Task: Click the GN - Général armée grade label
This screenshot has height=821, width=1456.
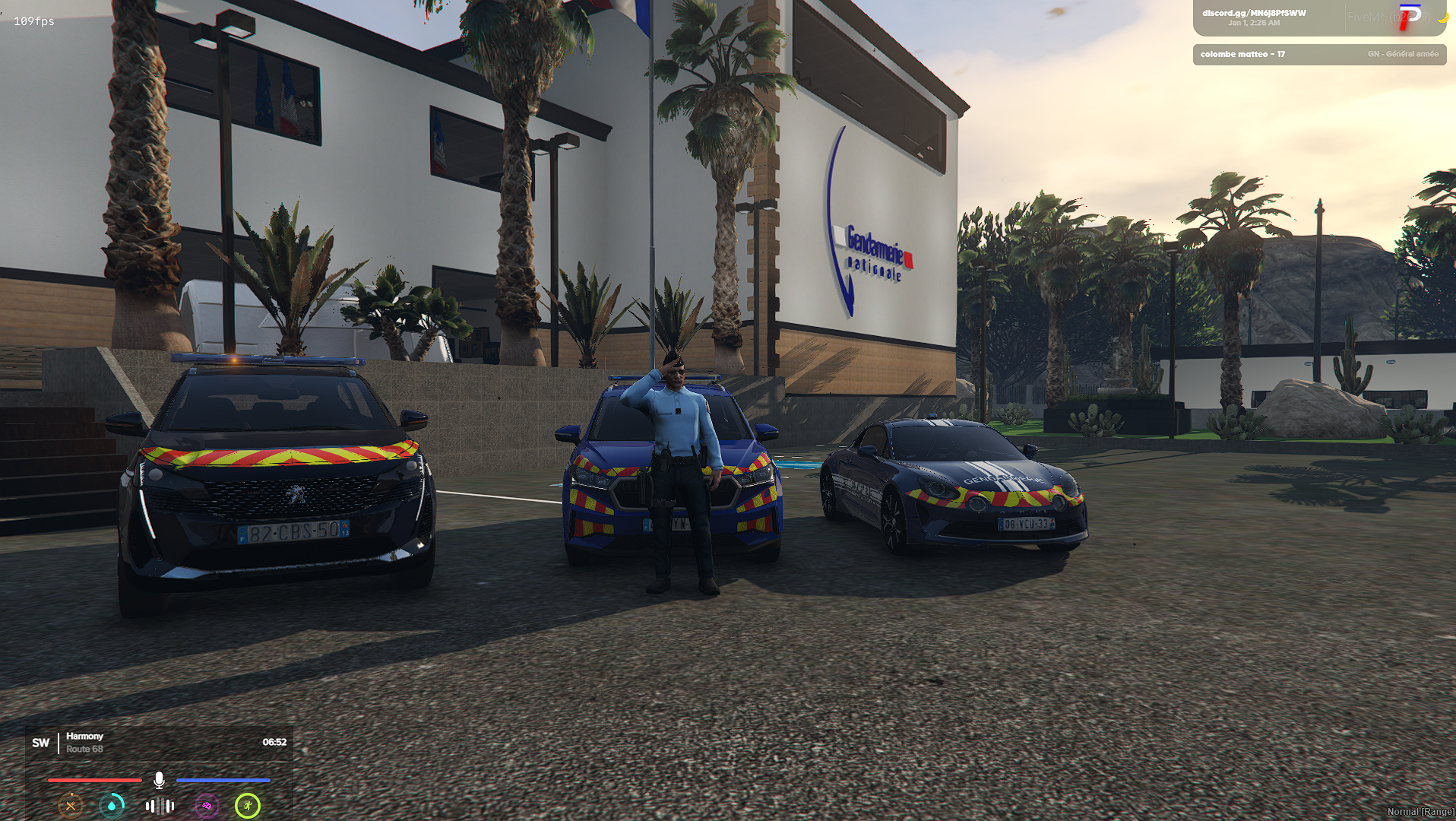Action: [x=1402, y=54]
